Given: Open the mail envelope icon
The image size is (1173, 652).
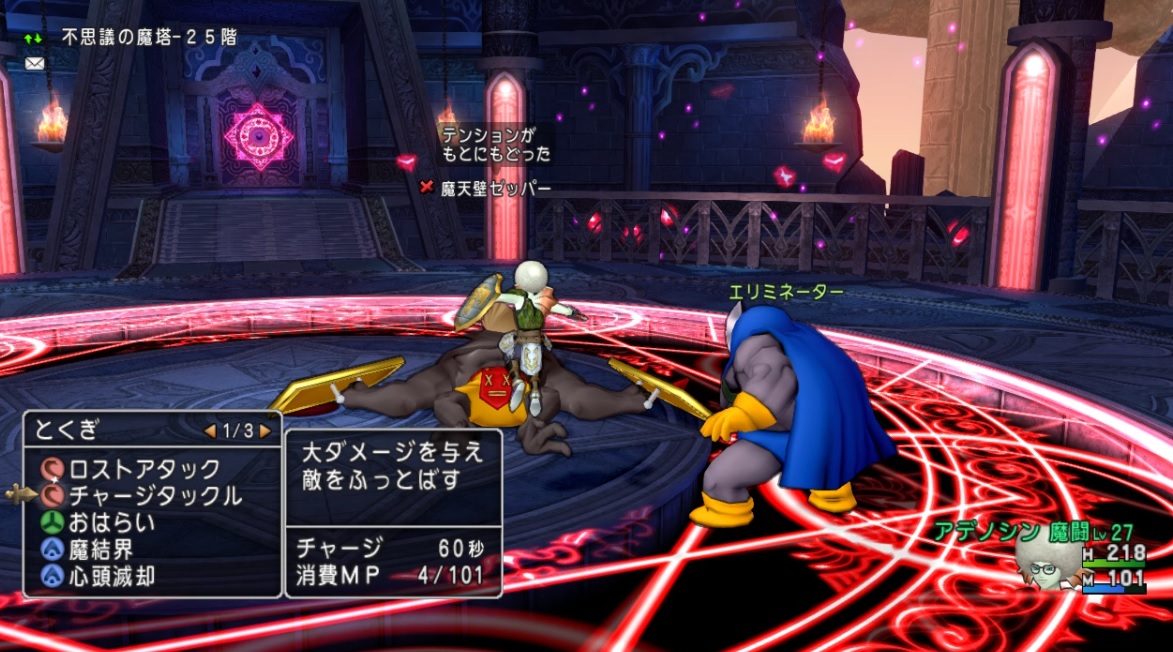Looking at the screenshot, I should point(35,63).
